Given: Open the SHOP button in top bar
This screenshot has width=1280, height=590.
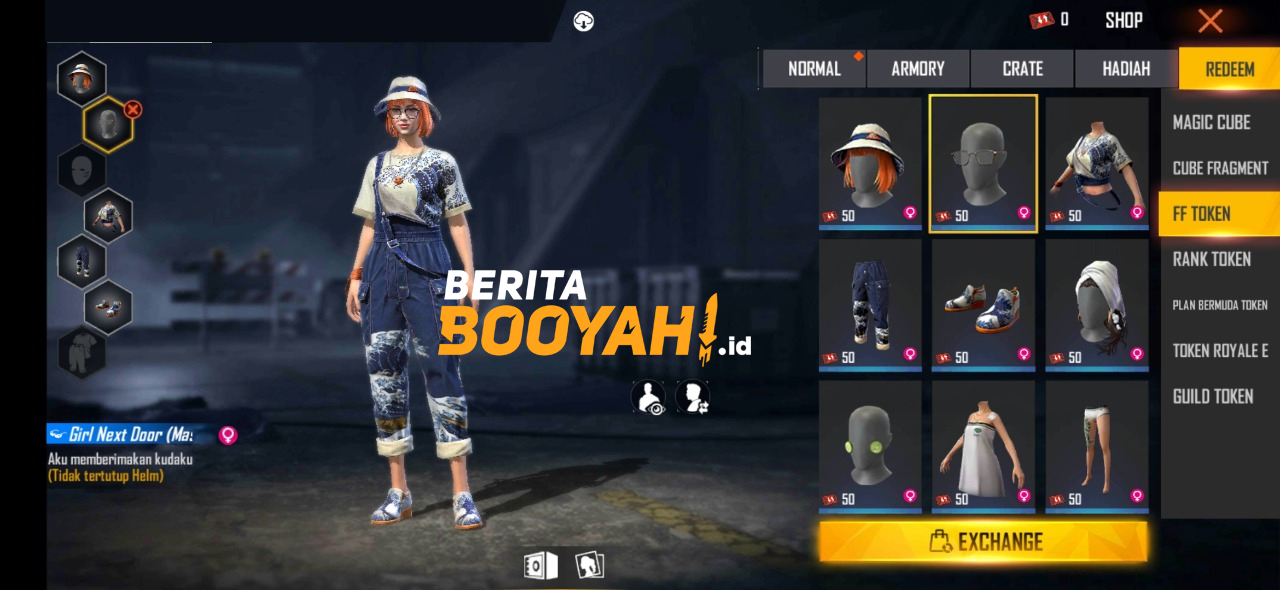Looking at the screenshot, I should pyautogui.click(x=1124, y=20).
